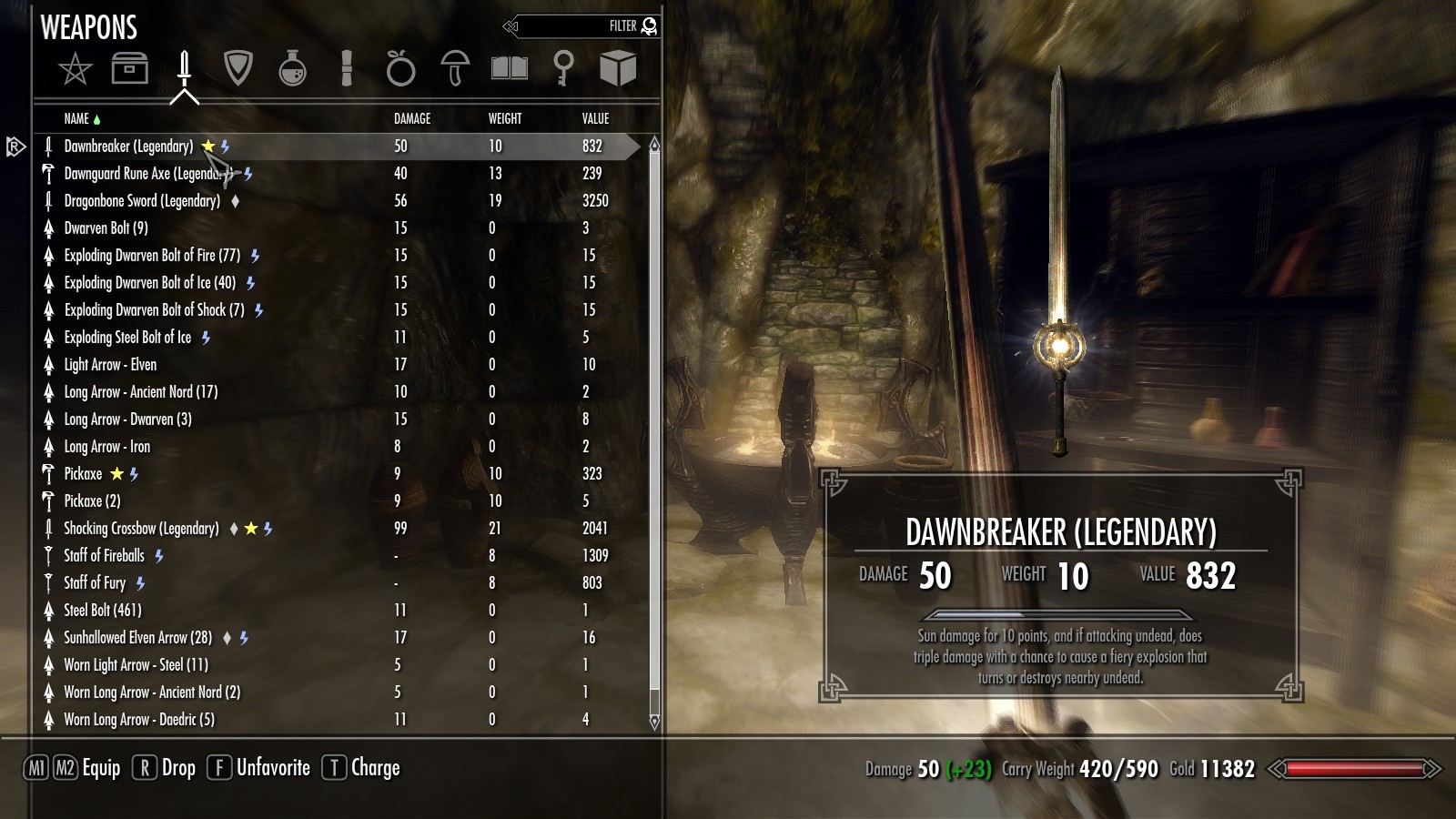This screenshot has width=1456, height=819.
Task: Open the food apple category
Action: click(x=400, y=68)
